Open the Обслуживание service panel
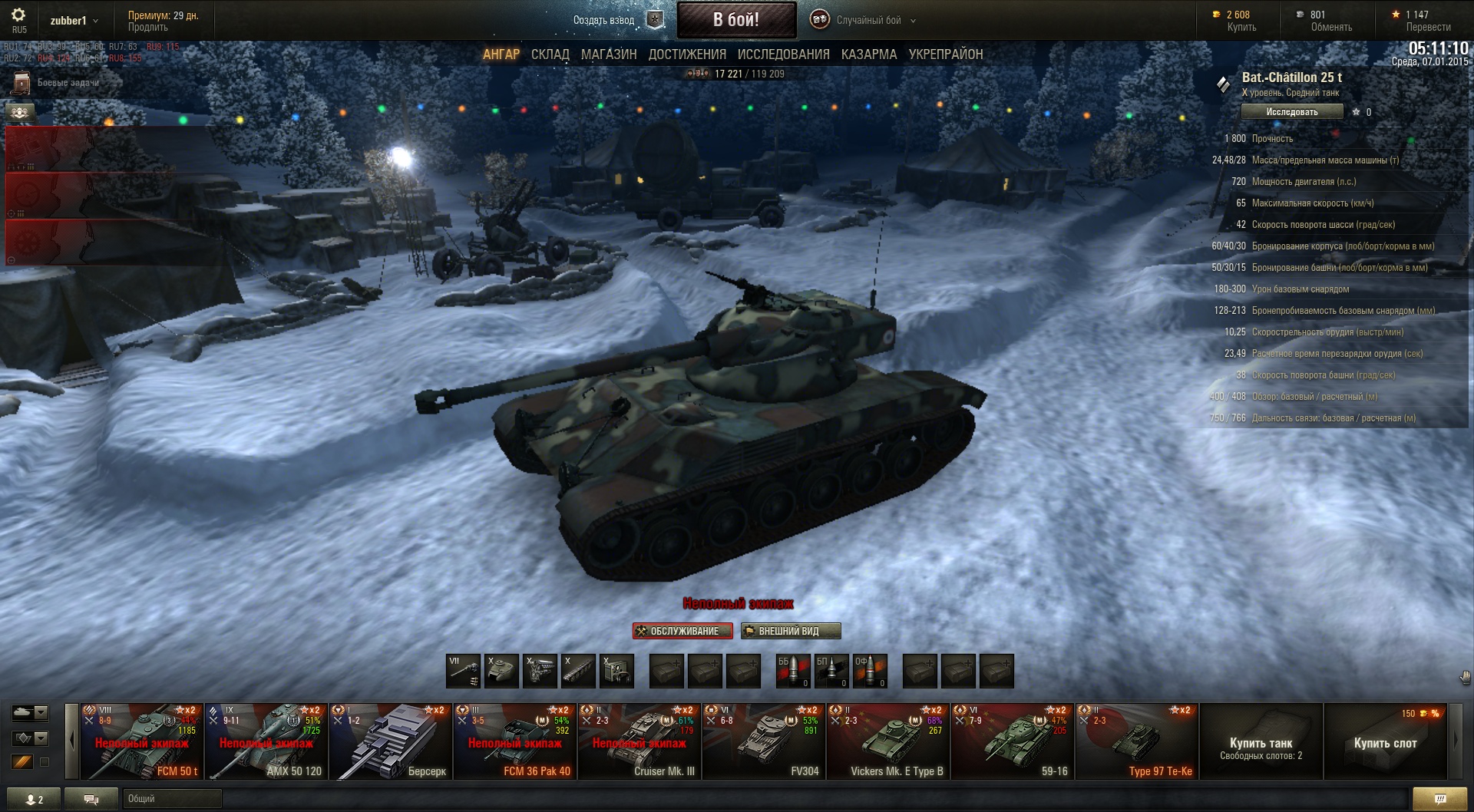Screen dimensions: 1474x812 click(682, 631)
